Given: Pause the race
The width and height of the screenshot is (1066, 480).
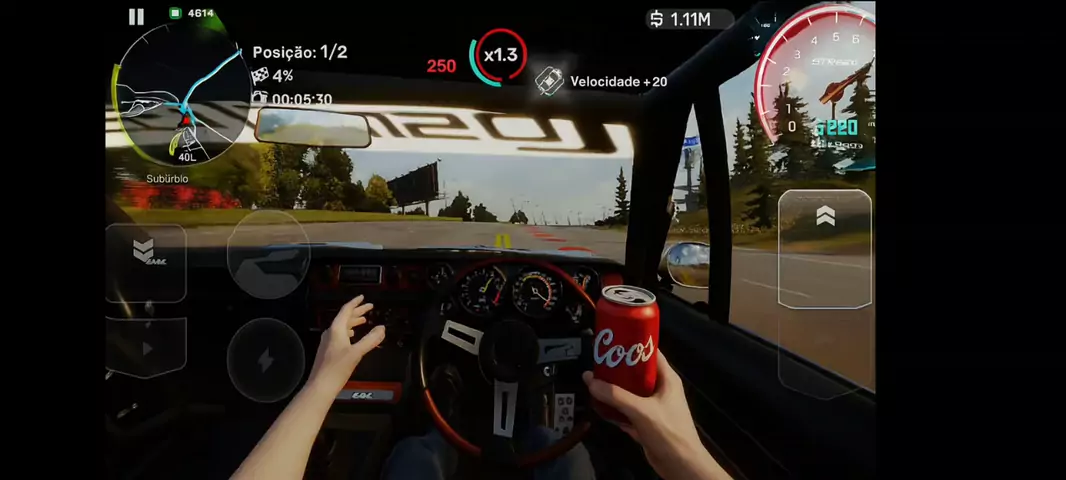Looking at the screenshot, I should point(136,17).
